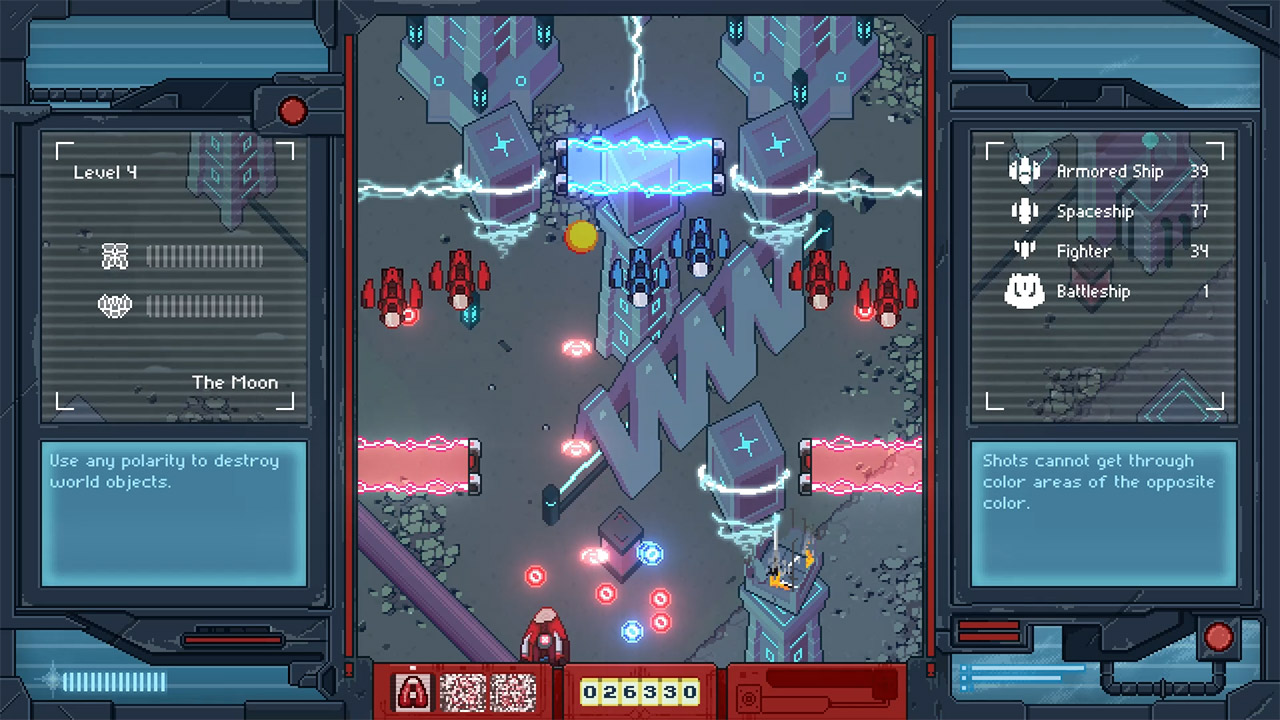
Task: Toggle the red round button at top left
Action: [x=292, y=111]
